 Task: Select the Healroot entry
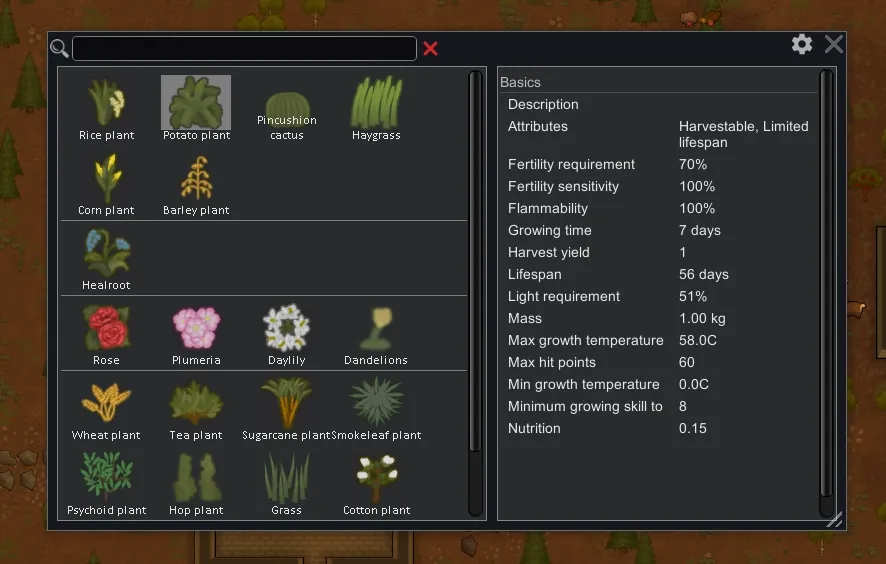click(x=106, y=258)
